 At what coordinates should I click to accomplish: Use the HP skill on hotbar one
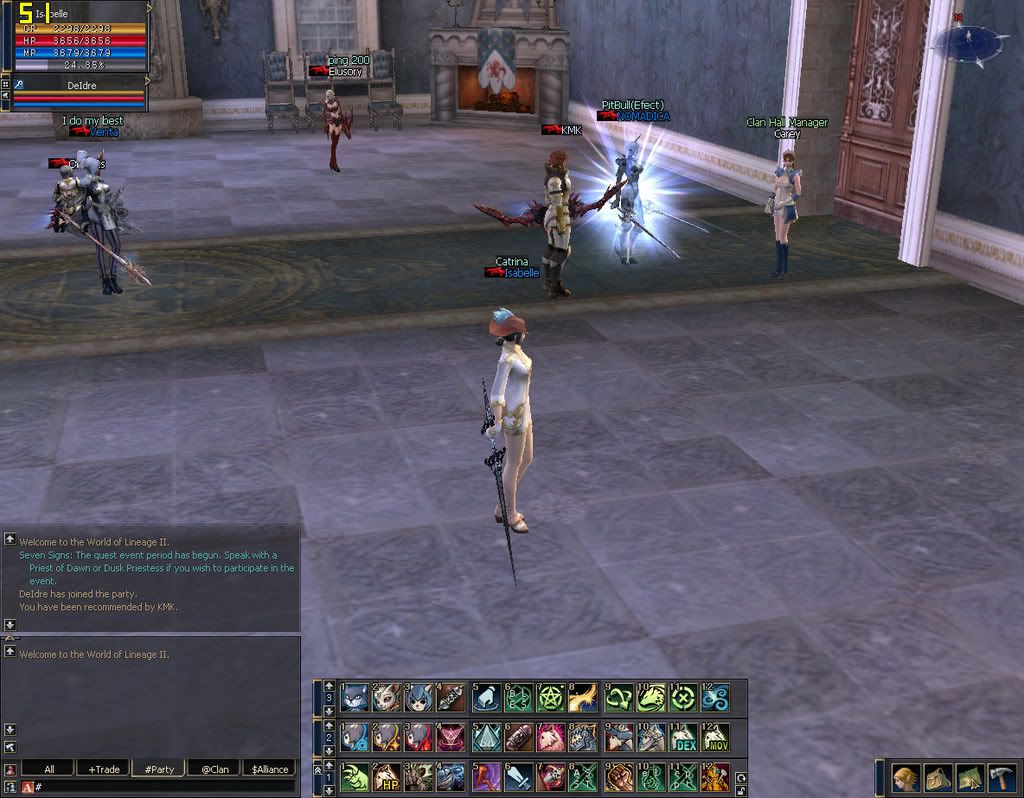pyautogui.click(x=387, y=777)
